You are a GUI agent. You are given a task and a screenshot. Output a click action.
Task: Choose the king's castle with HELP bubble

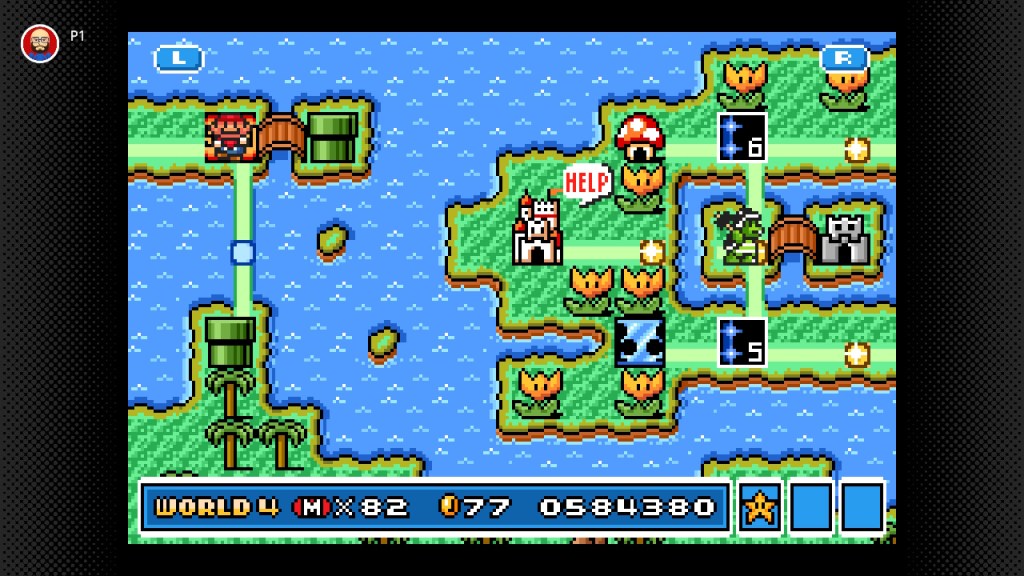point(537,231)
